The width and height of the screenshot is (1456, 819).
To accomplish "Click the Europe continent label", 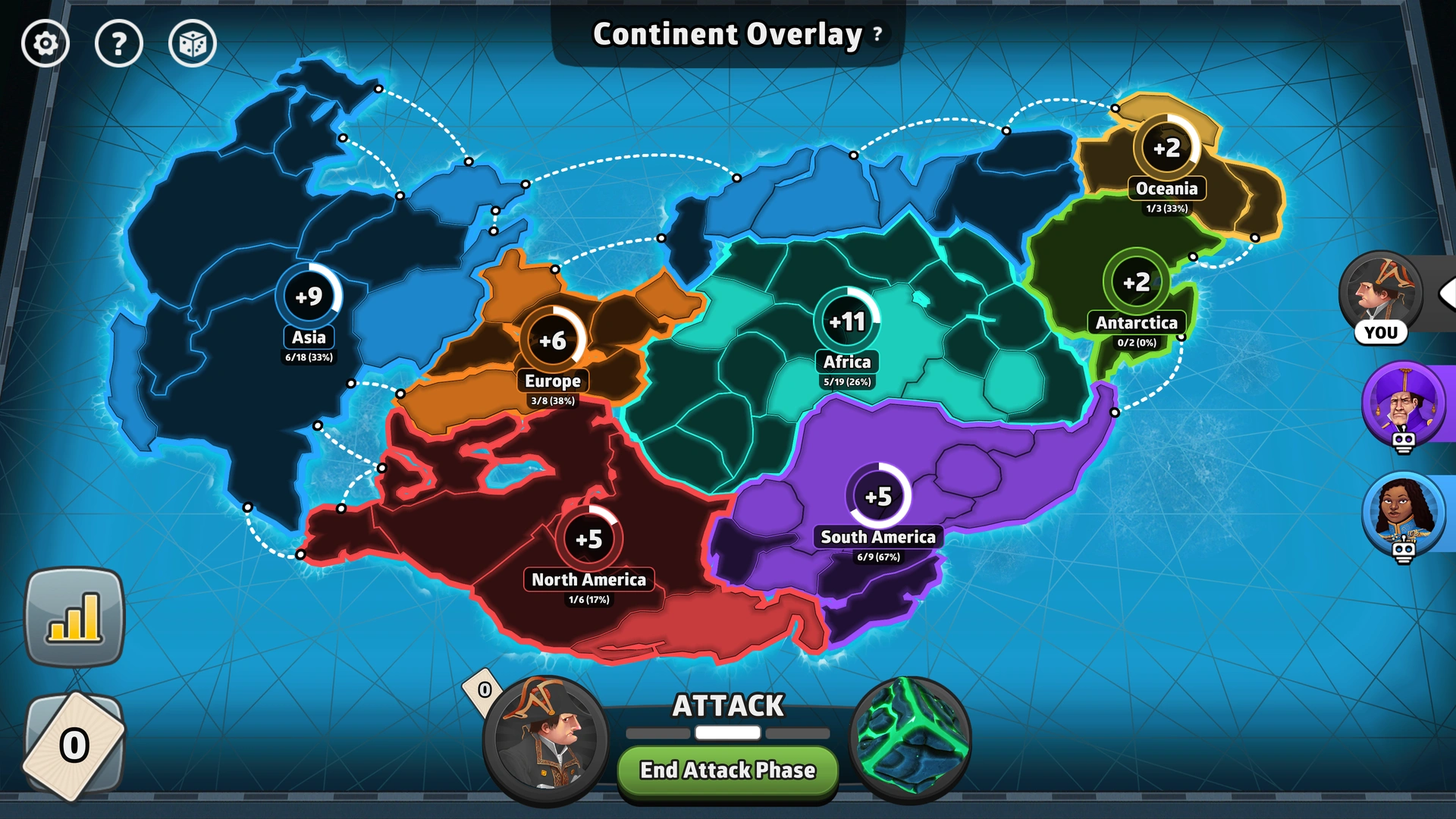I will tap(554, 381).
